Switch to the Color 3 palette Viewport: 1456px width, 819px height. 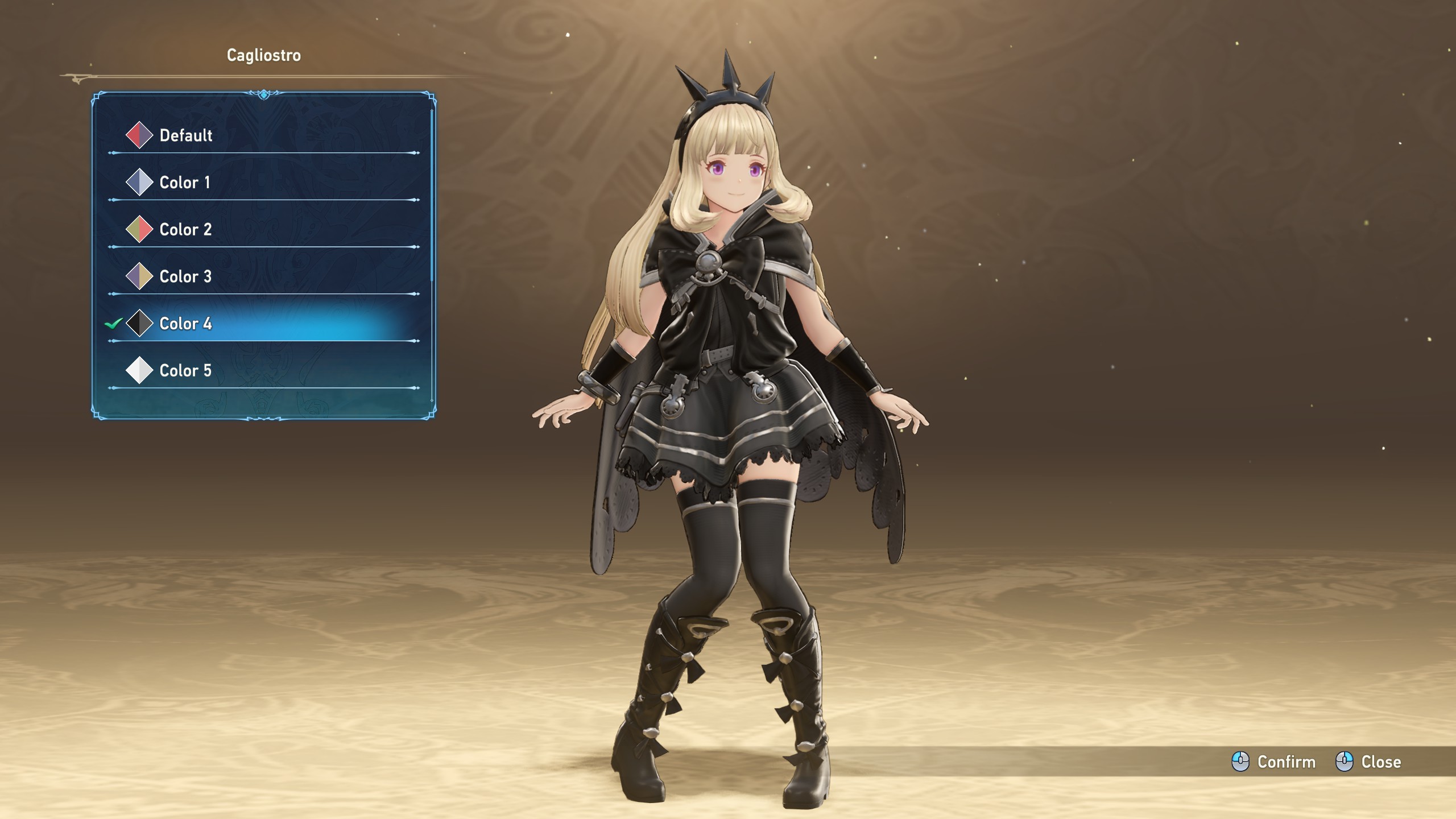185,277
